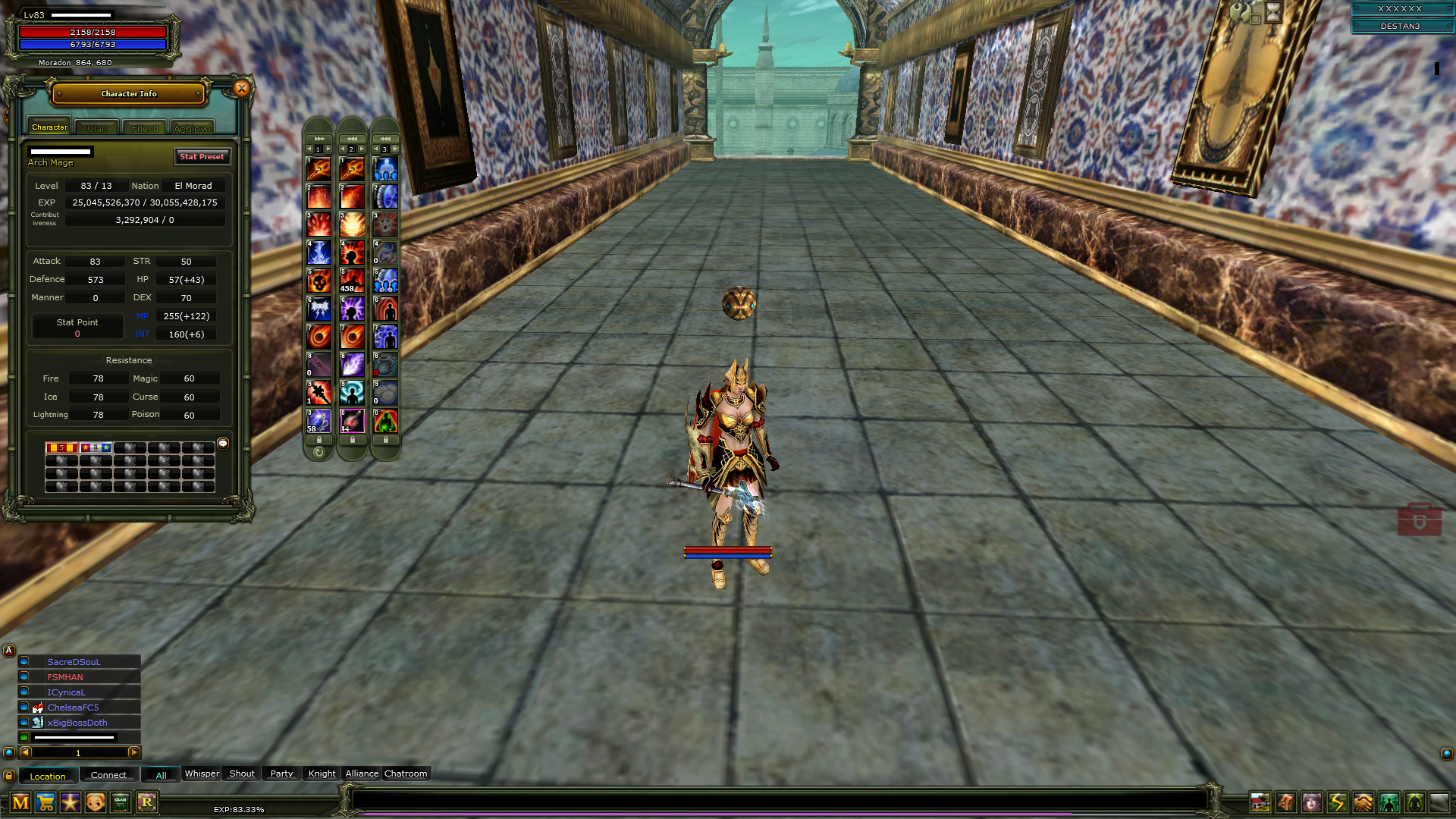Collapse skill bar two with arrow button
Viewport: 1456px width, 819px height.
click(352, 137)
